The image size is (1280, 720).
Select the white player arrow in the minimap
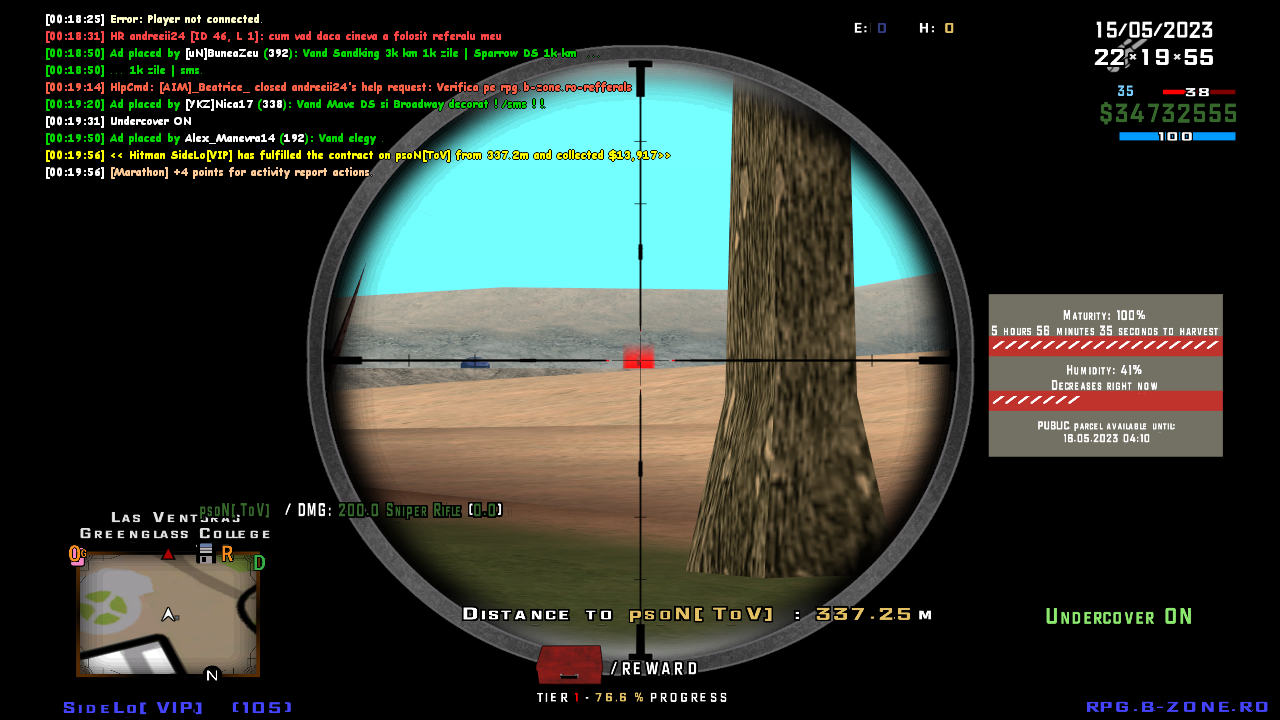(168, 613)
